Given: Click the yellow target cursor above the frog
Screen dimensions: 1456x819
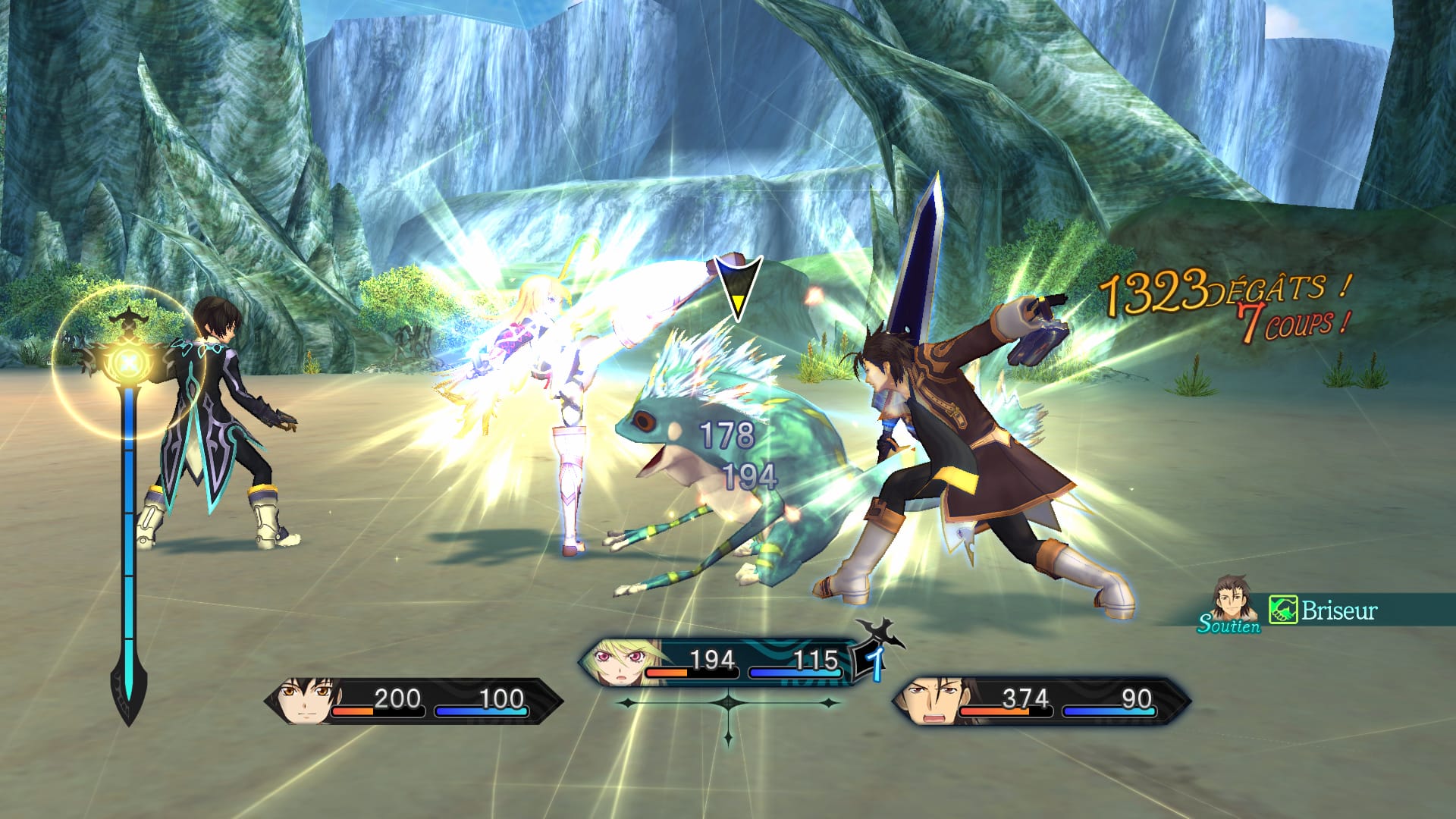Looking at the screenshot, I should pos(737,287).
